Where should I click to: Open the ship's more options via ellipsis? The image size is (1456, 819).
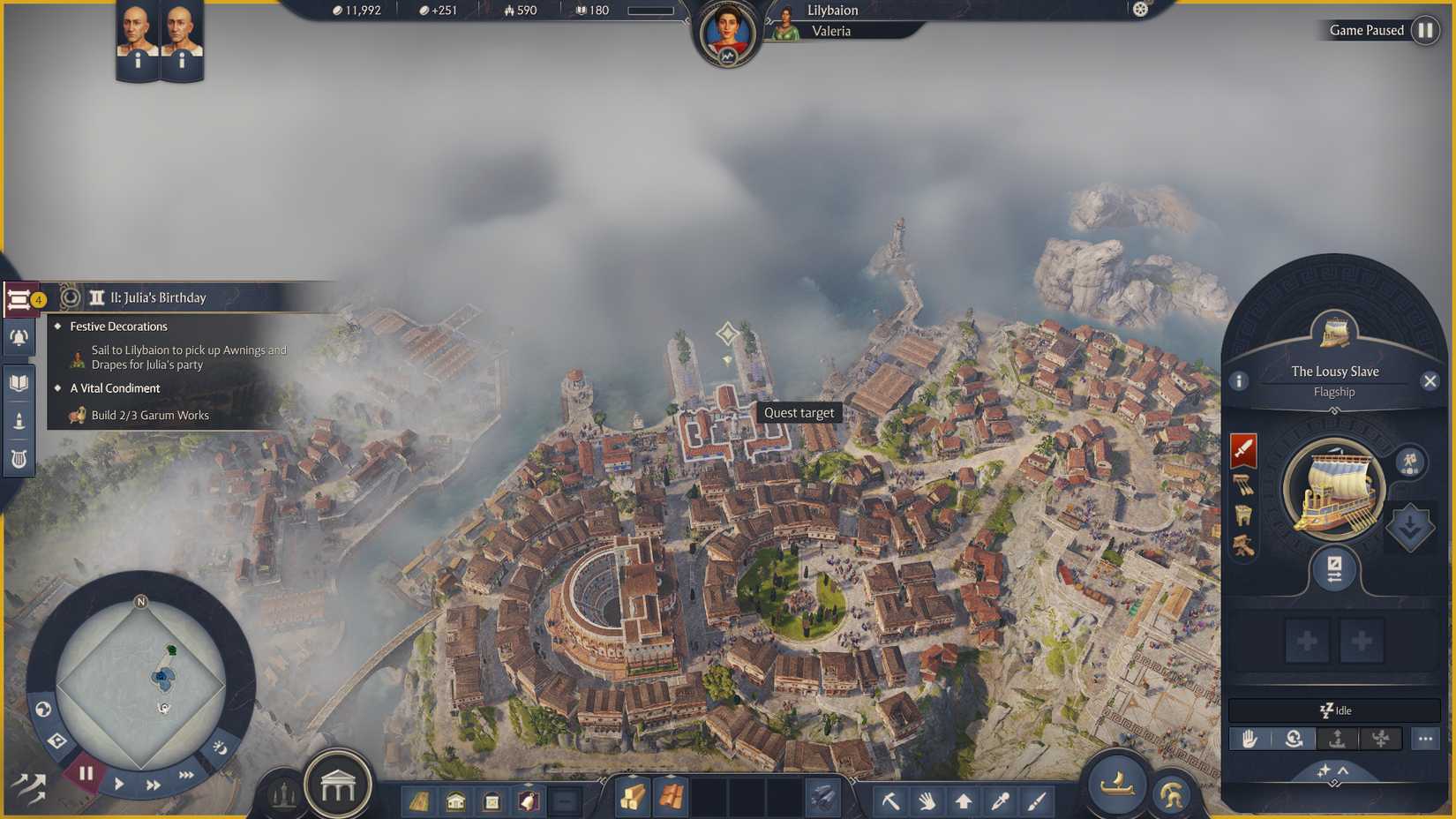click(x=1424, y=739)
